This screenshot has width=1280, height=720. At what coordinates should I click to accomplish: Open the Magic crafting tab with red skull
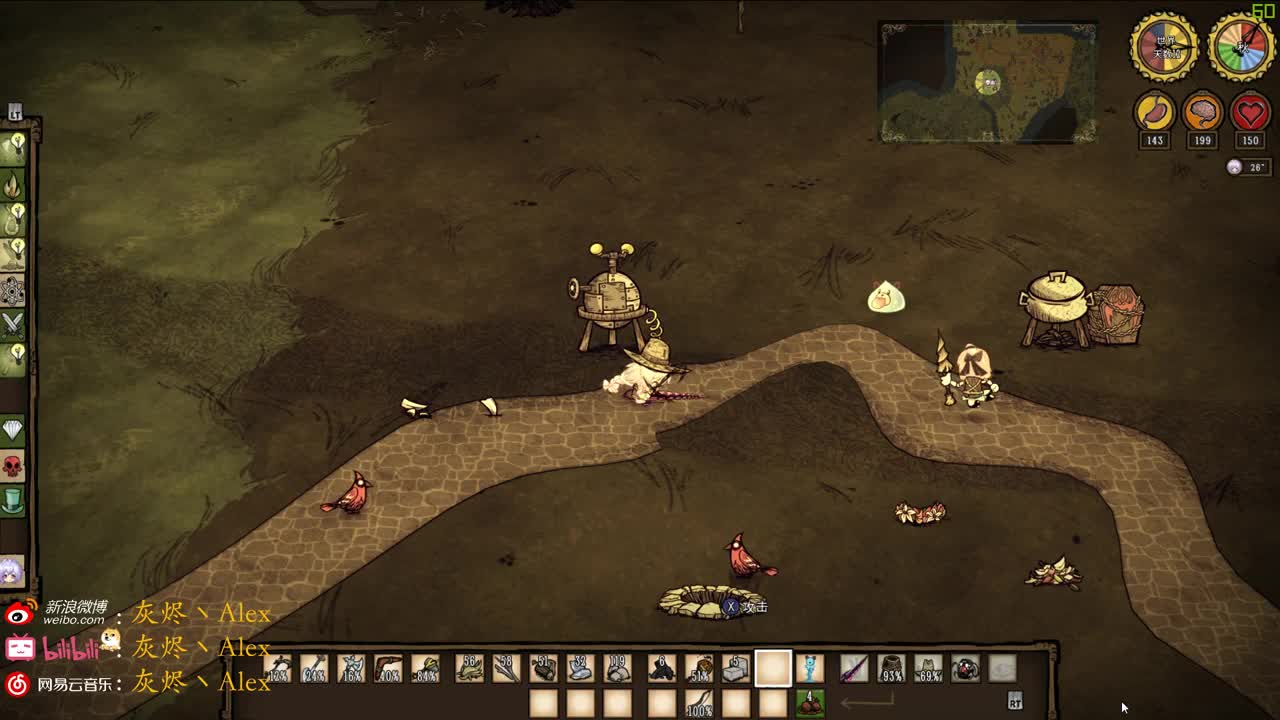tap(13, 466)
